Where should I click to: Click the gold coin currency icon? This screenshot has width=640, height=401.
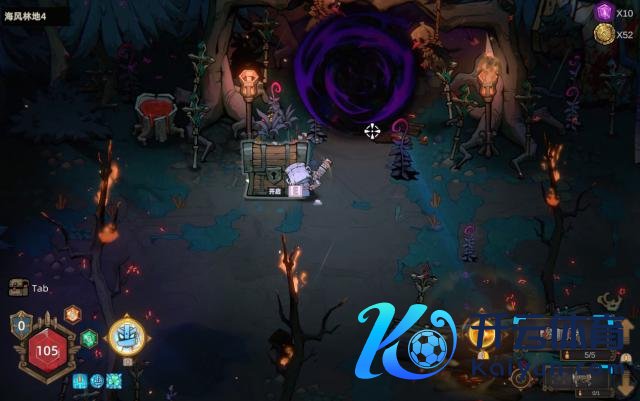pos(603,34)
